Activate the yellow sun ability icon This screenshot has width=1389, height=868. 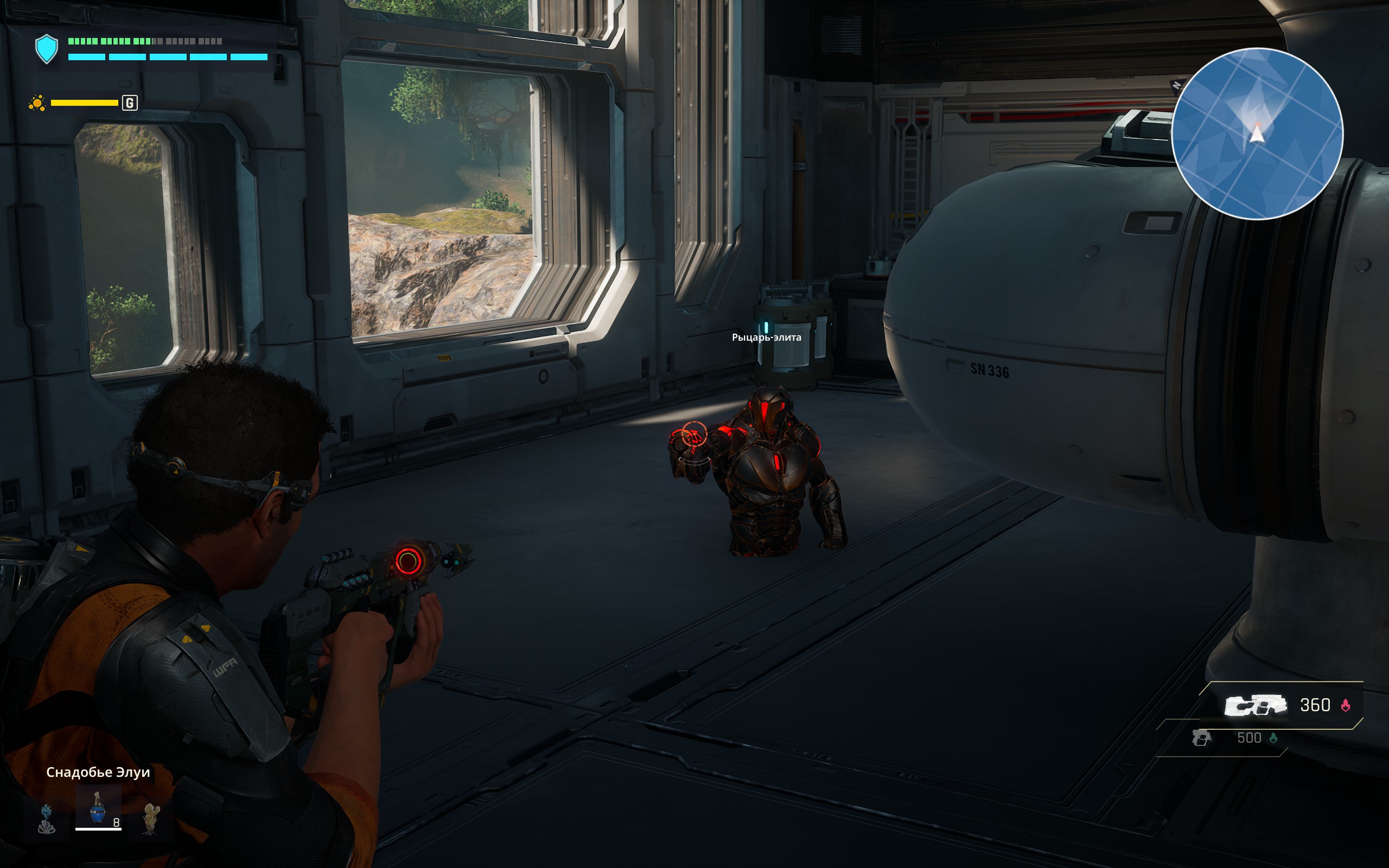pos(37,103)
